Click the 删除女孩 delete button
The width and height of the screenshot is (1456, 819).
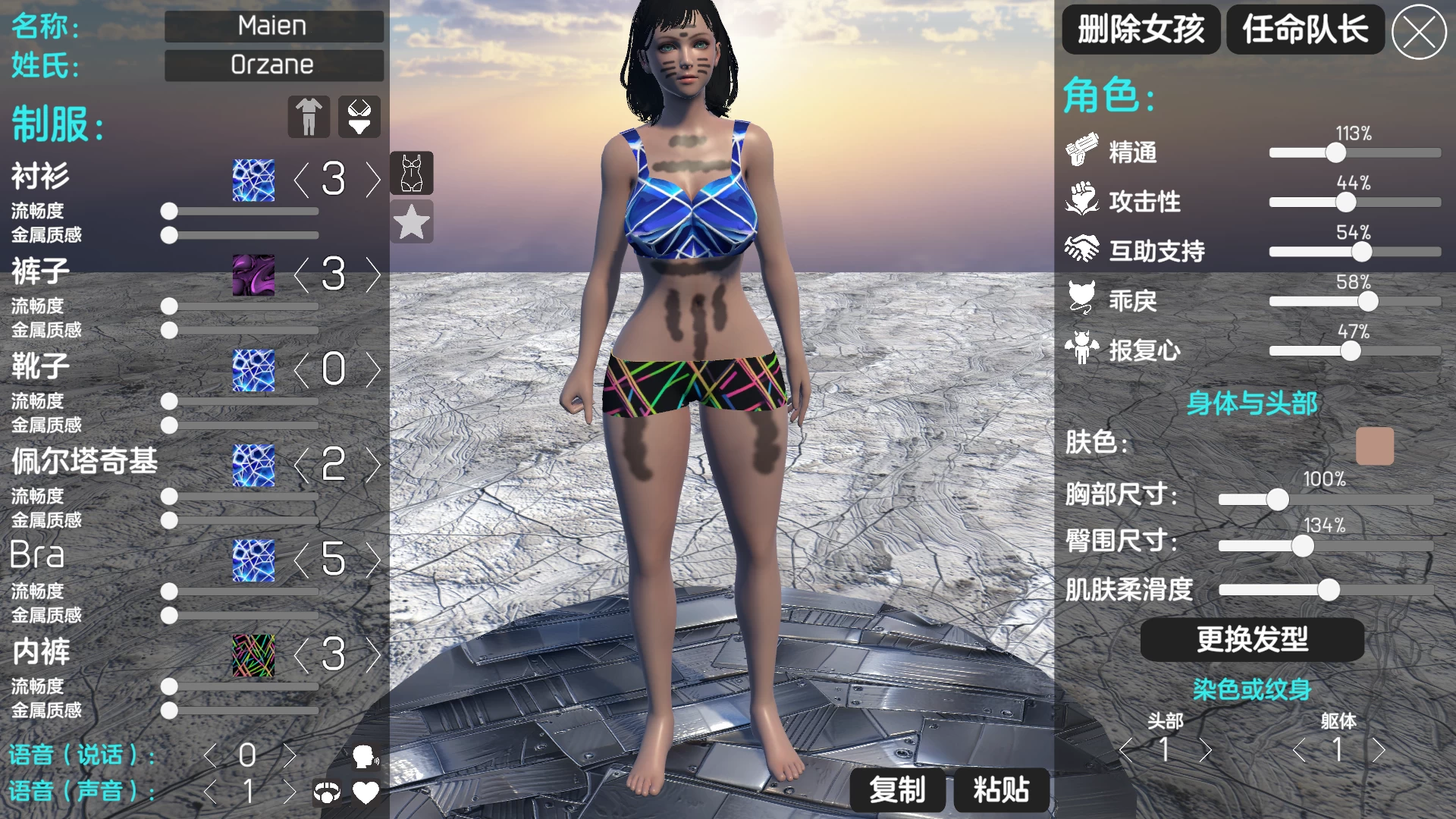click(1141, 30)
